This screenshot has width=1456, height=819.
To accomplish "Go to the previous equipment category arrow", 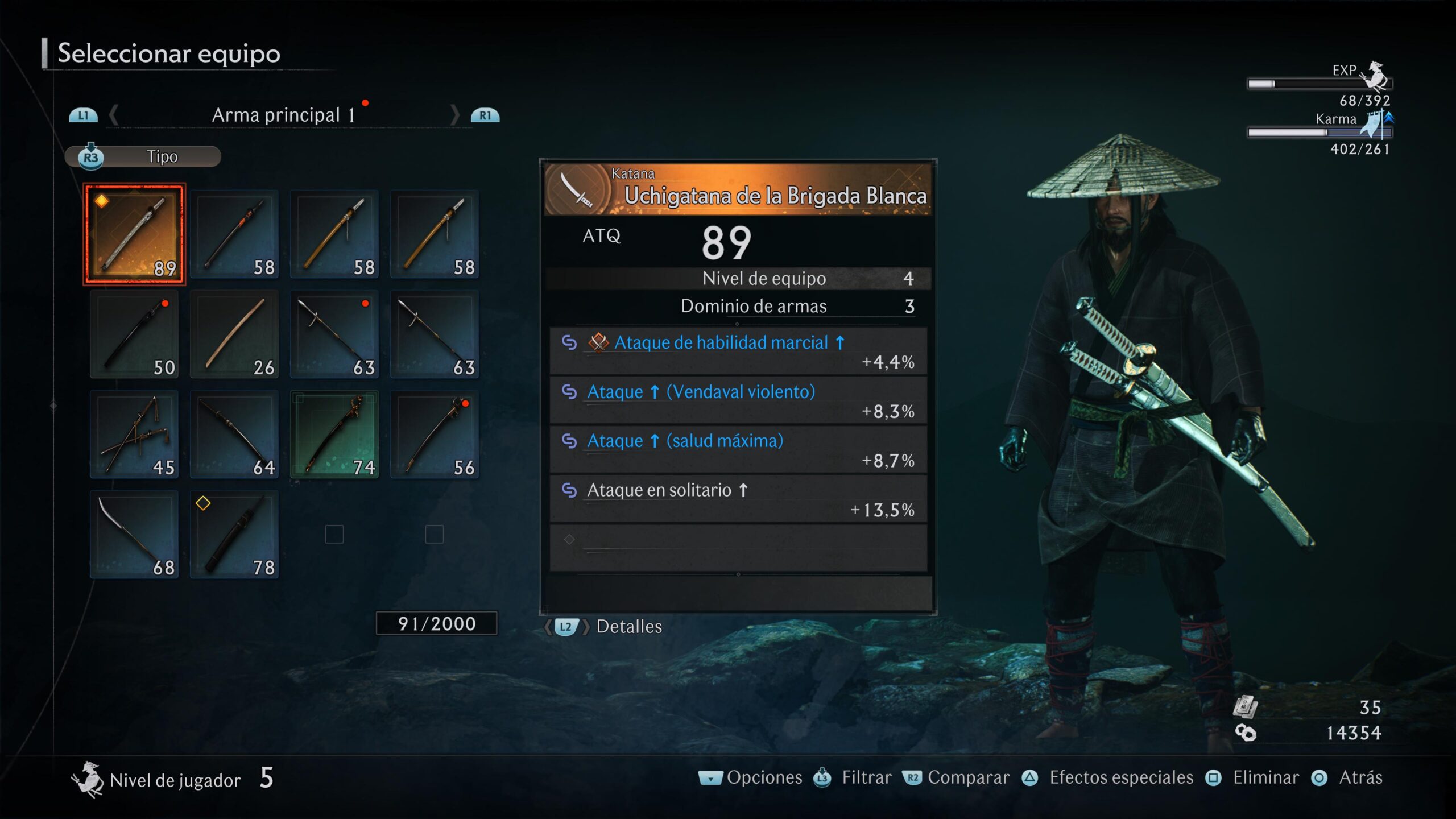I will [x=114, y=115].
